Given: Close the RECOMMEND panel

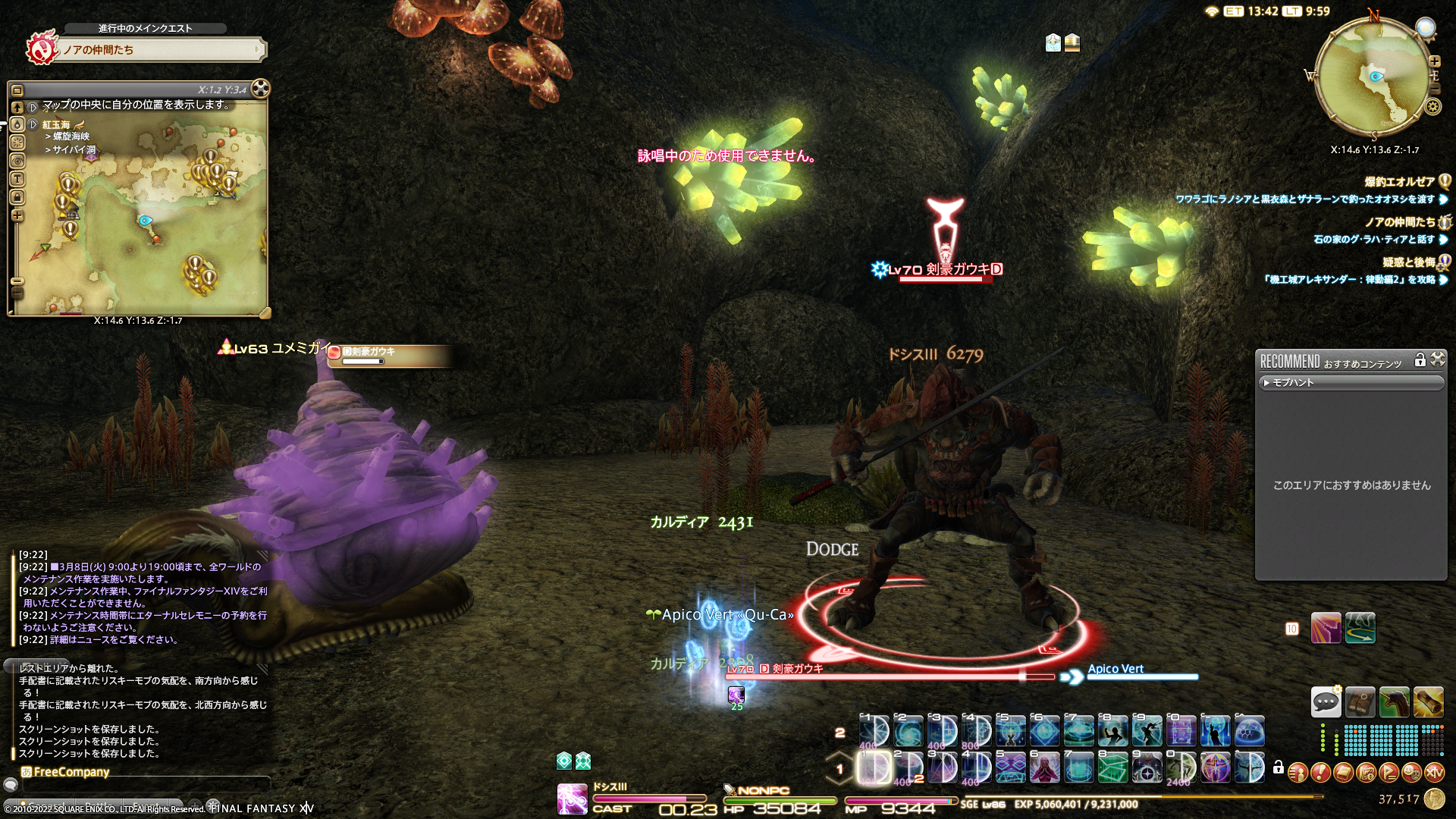Looking at the screenshot, I should click(1438, 360).
